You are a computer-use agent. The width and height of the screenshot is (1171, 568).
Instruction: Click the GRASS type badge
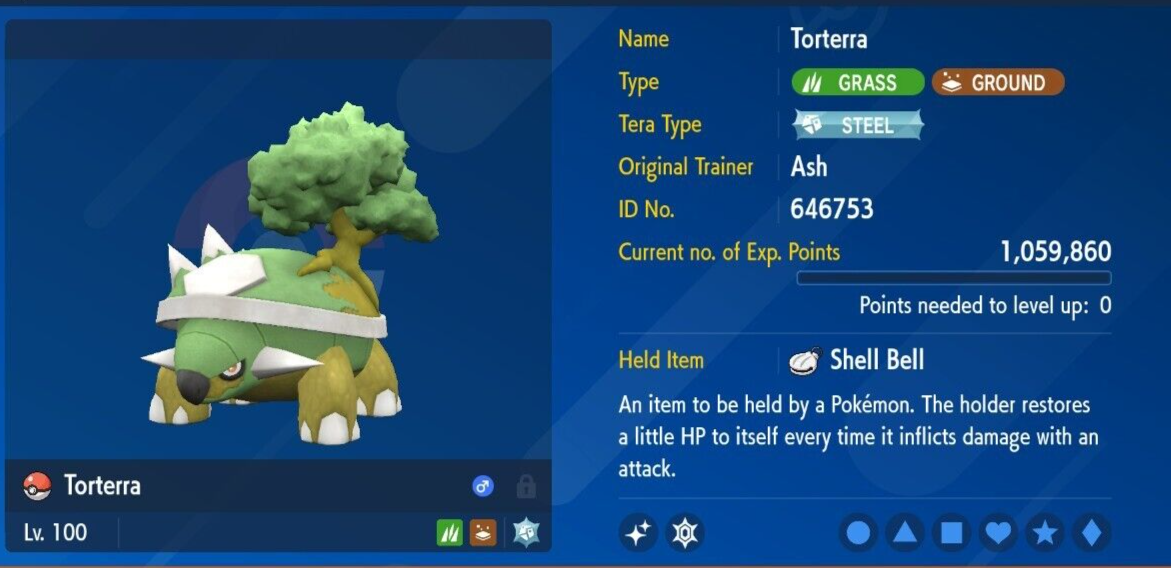858,83
